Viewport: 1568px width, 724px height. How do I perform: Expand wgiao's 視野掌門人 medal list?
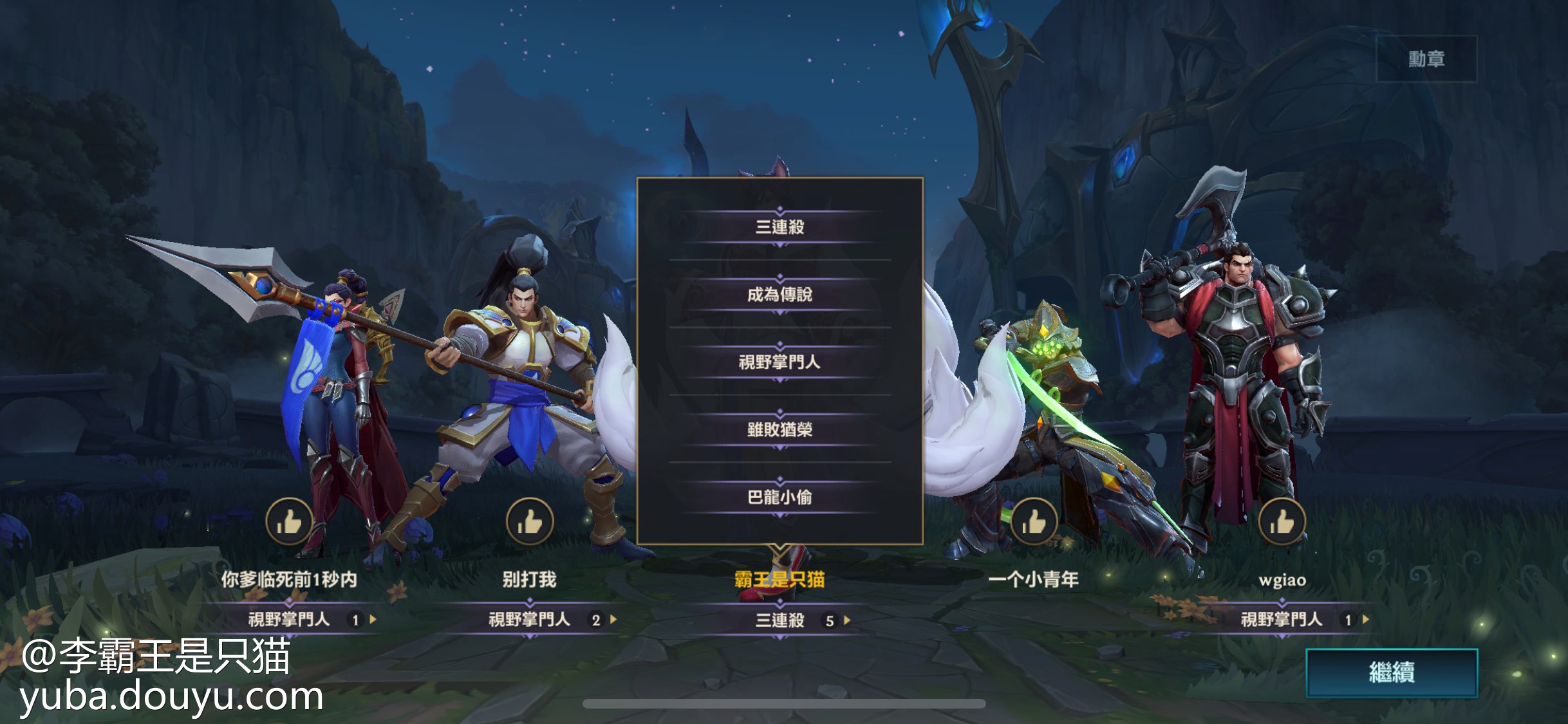click(x=1365, y=620)
